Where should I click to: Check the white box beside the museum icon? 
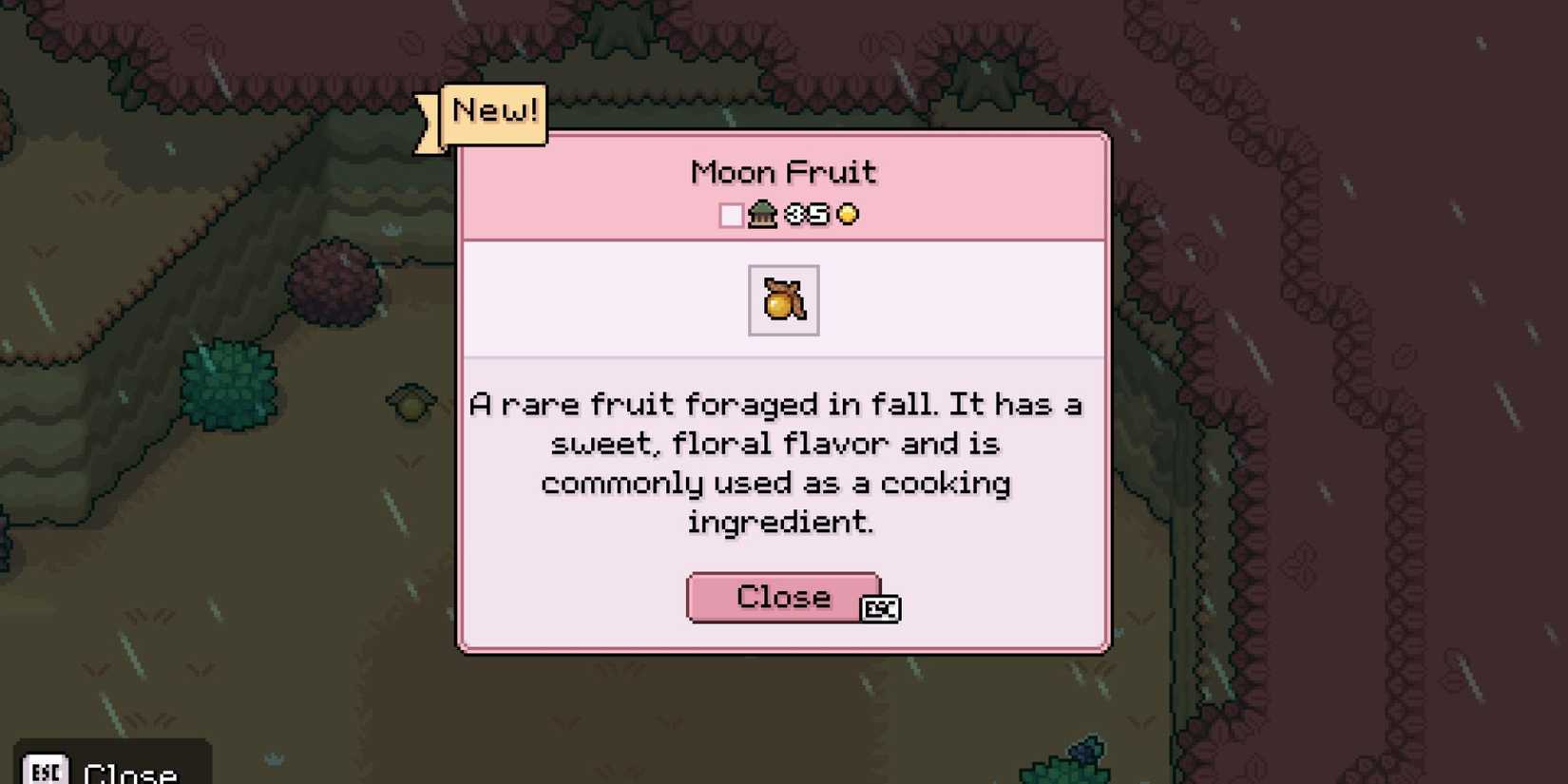point(730,216)
